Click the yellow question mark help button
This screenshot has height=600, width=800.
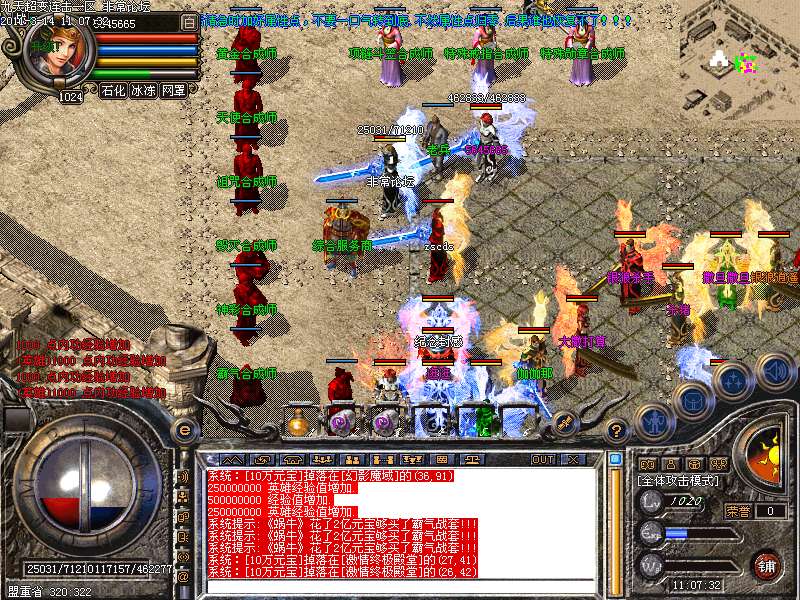tap(618, 430)
